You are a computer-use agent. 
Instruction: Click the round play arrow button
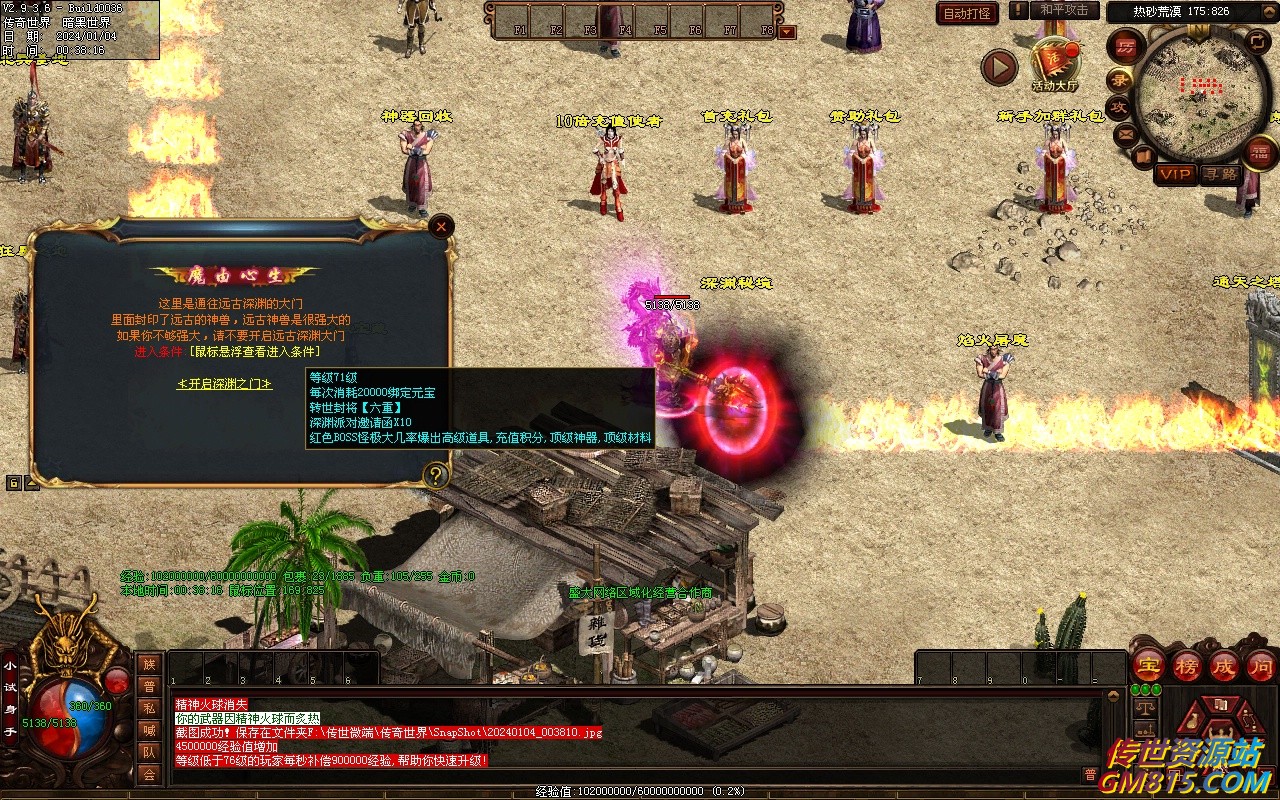click(x=998, y=67)
